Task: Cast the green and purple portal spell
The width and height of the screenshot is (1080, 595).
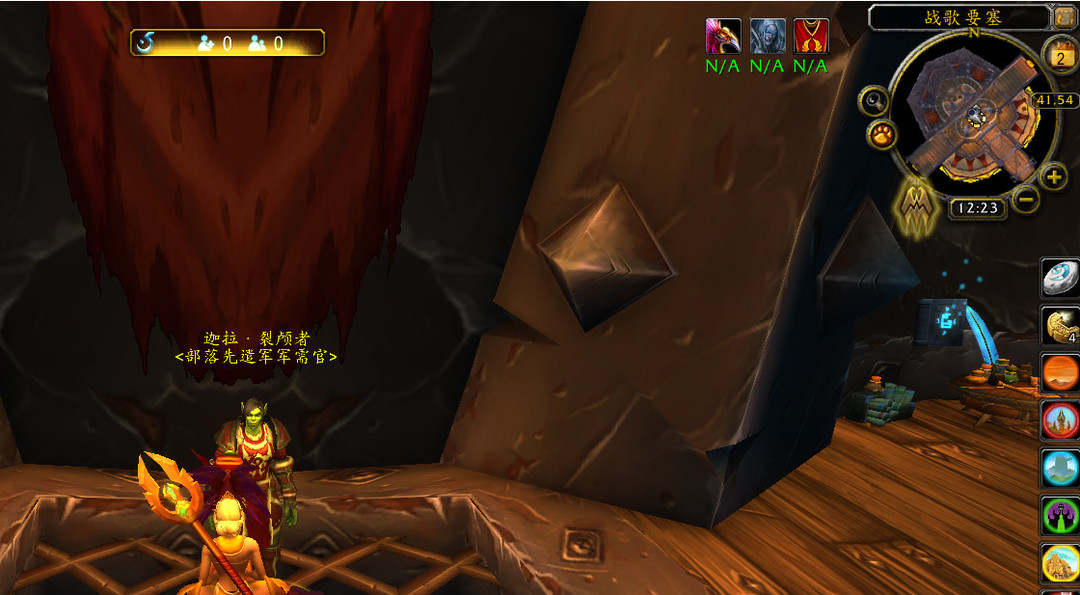Action: (x=1060, y=515)
